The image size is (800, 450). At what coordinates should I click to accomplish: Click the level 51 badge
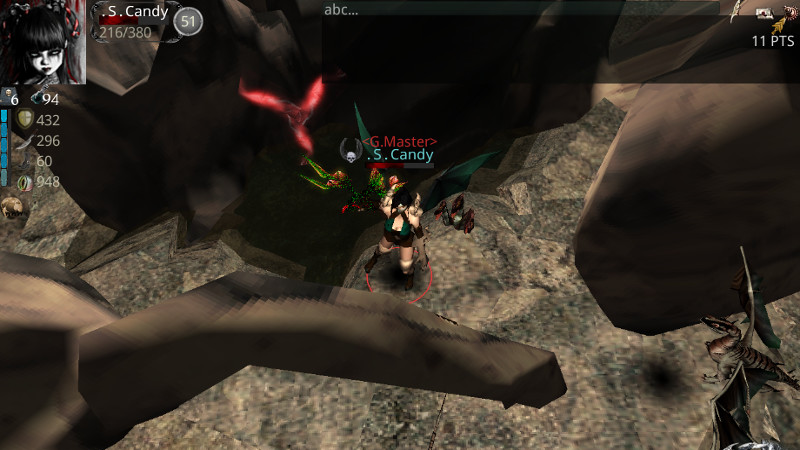[x=187, y=20]
